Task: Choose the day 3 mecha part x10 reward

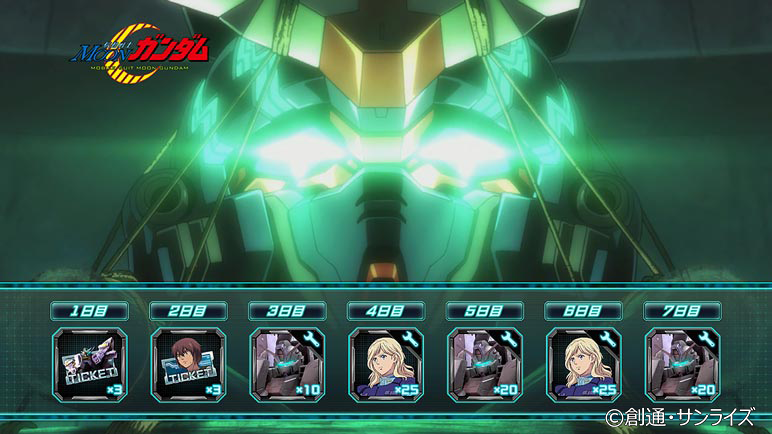Action: pos(287,364)
